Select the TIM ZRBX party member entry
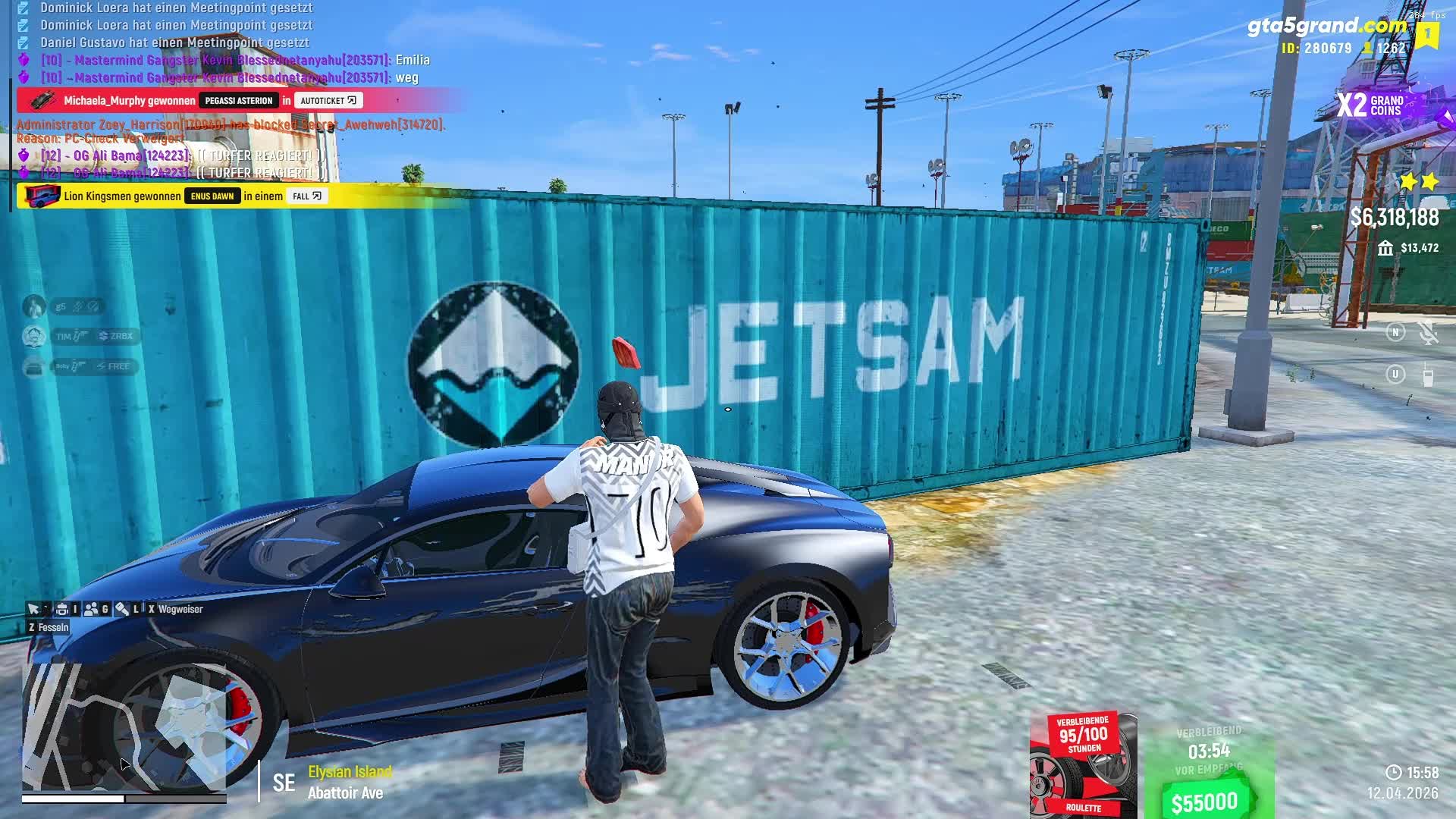 pos(94,336)
